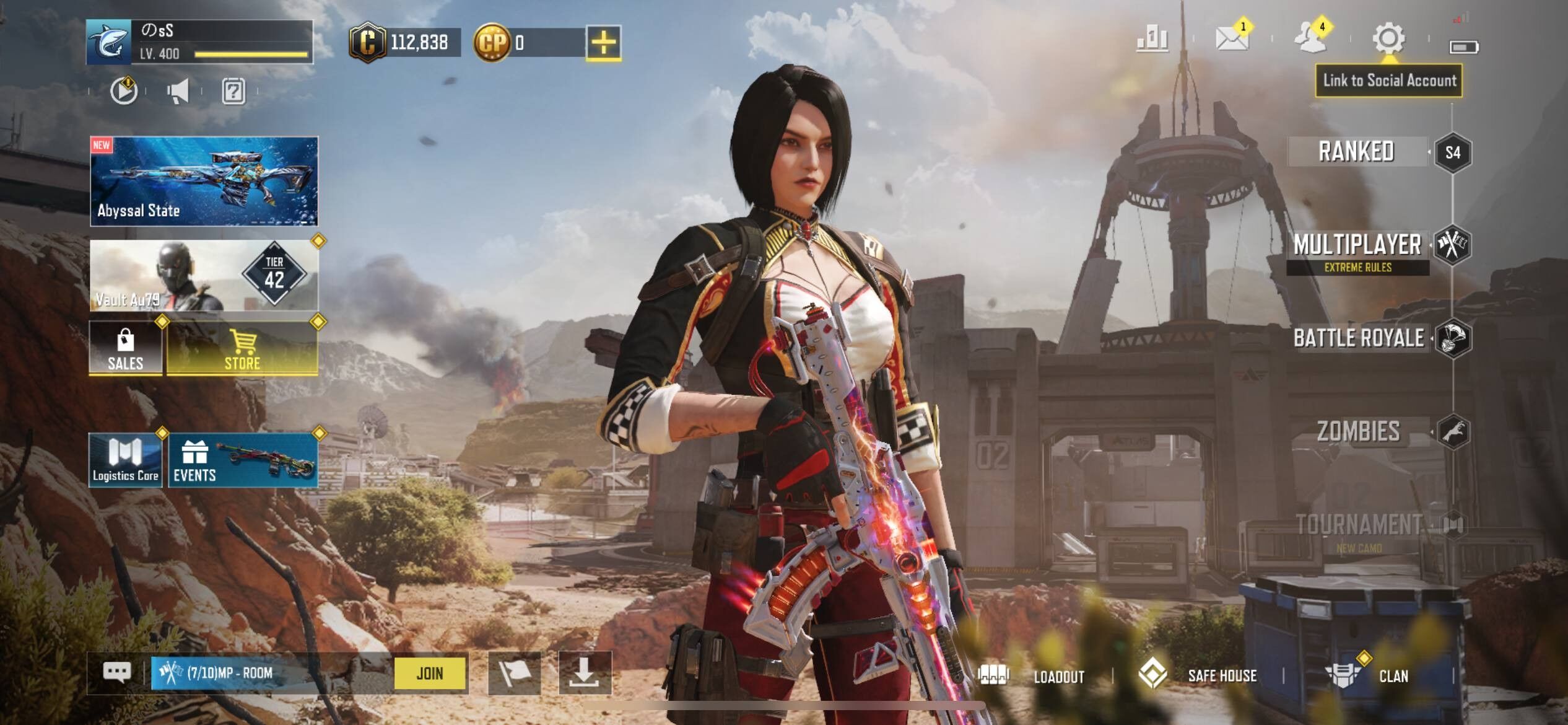The image size is (1568, 725).
Task: Enter Battle Royale mode
Action: click(x=1358, y=338)
